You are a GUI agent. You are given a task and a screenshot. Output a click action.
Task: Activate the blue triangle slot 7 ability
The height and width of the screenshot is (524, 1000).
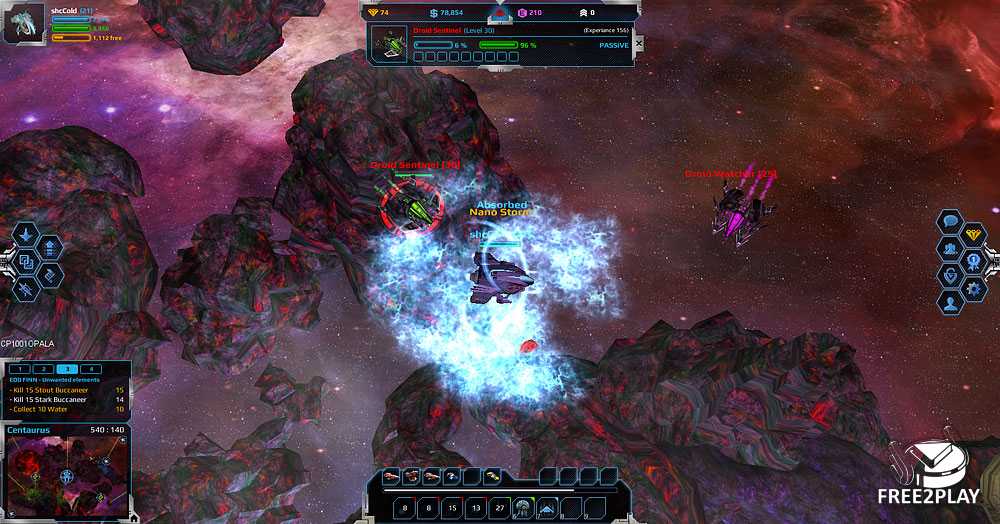point(546,508)
